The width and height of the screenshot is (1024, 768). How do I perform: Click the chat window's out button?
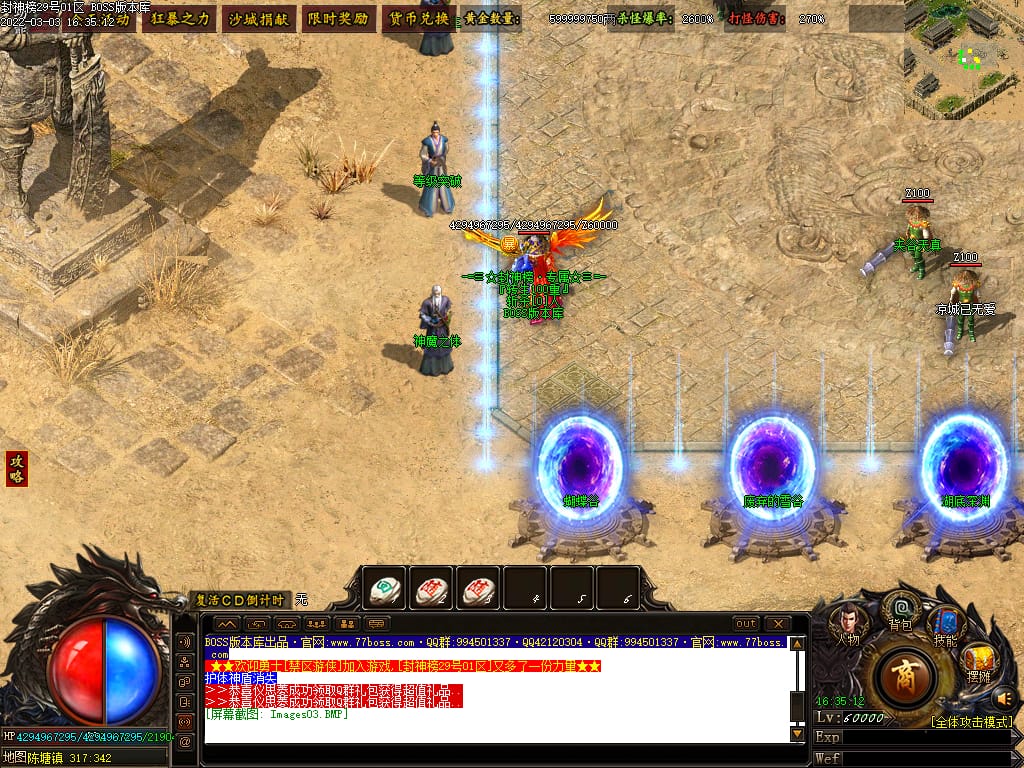pos(745,624)
